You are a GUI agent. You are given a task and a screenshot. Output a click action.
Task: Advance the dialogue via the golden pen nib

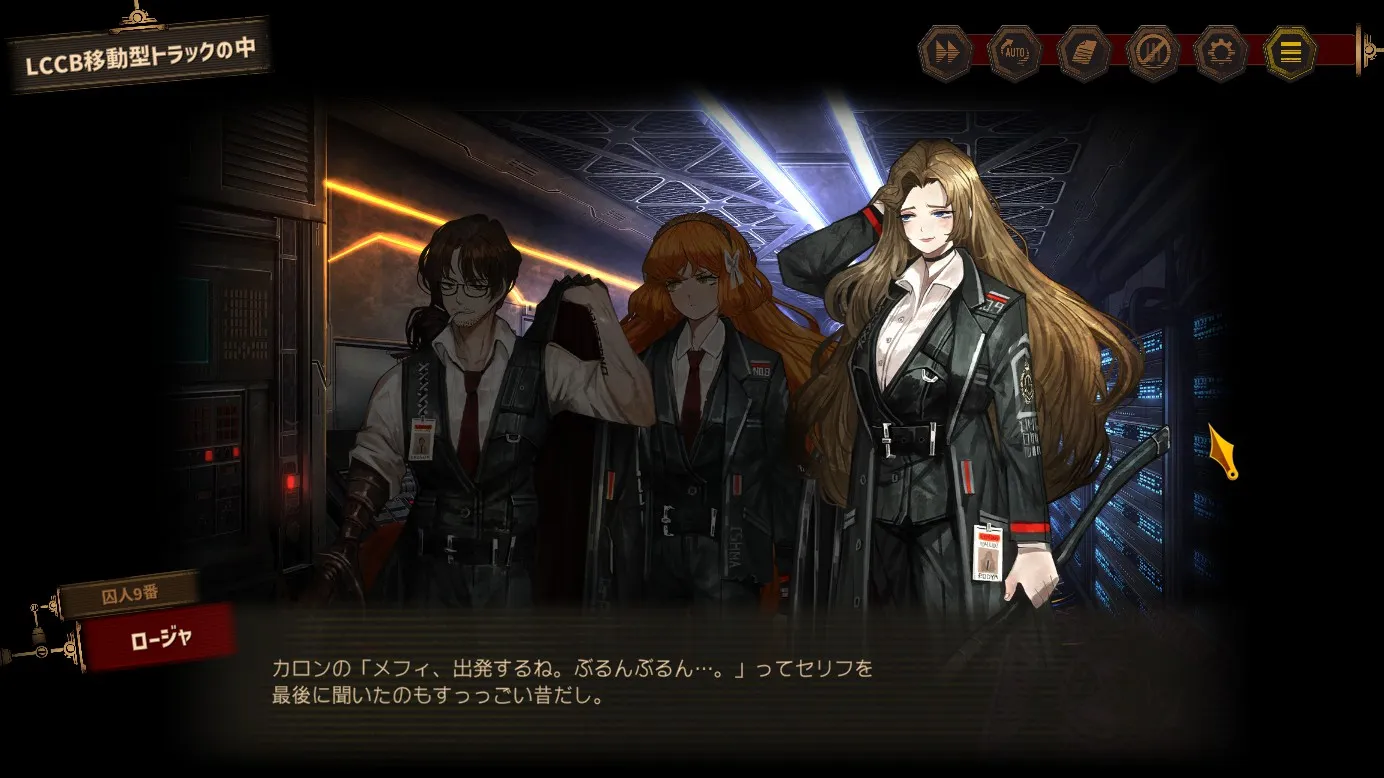pos(1223,451)
